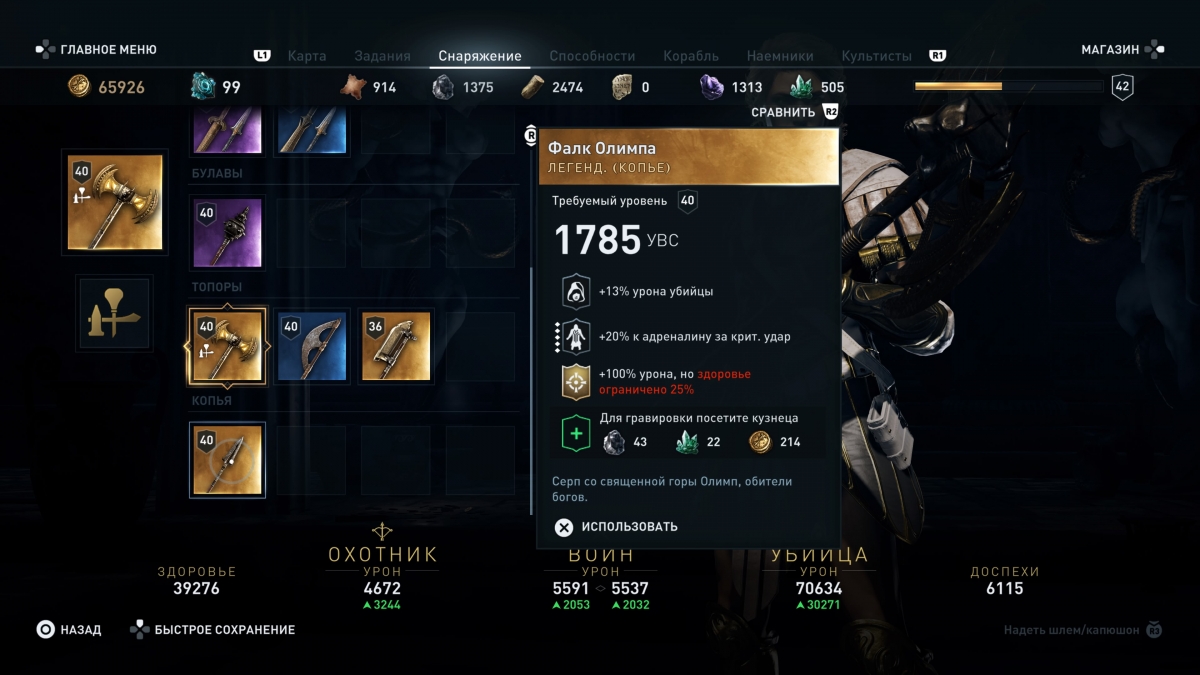The image size is (1200, 675).
Task: Go back with Назад
Action: [x=69, y=630]
